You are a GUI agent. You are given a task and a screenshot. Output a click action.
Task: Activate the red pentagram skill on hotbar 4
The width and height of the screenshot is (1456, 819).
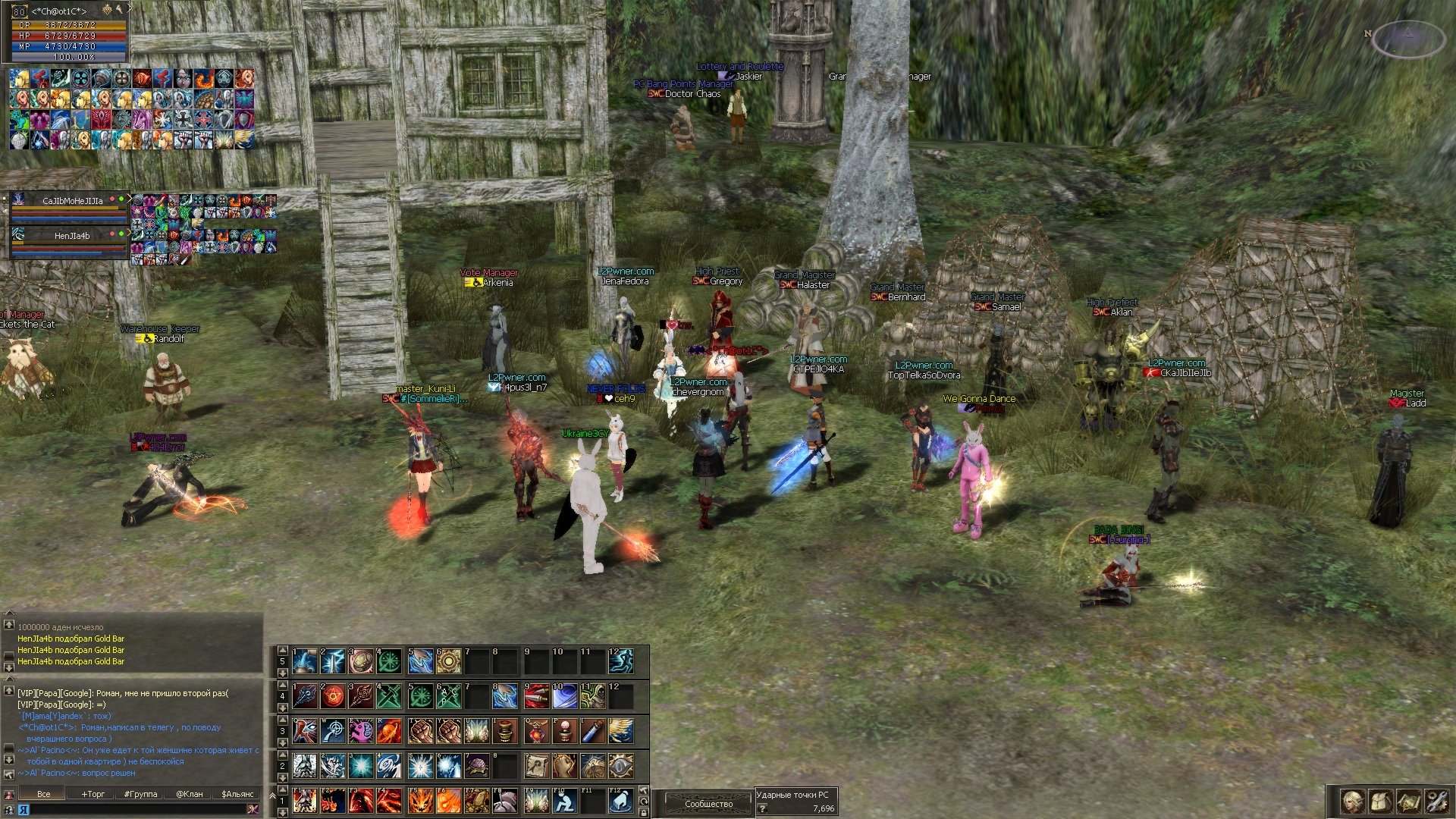(334, 695)
